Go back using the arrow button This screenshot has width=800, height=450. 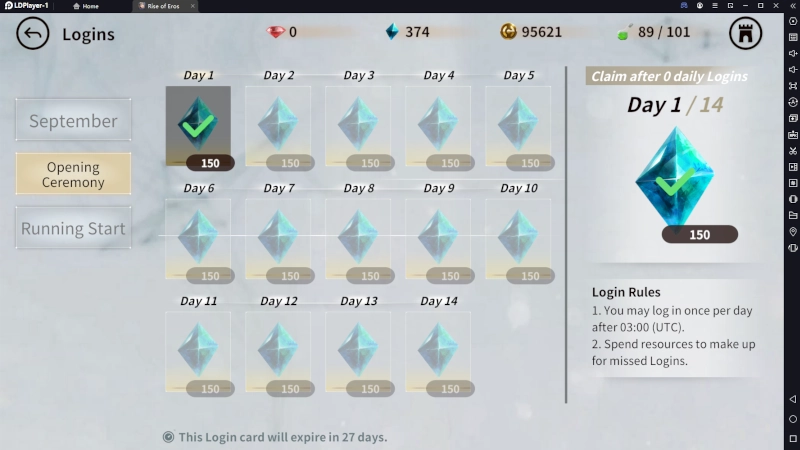pyautogui.click(x=33, y=34)
